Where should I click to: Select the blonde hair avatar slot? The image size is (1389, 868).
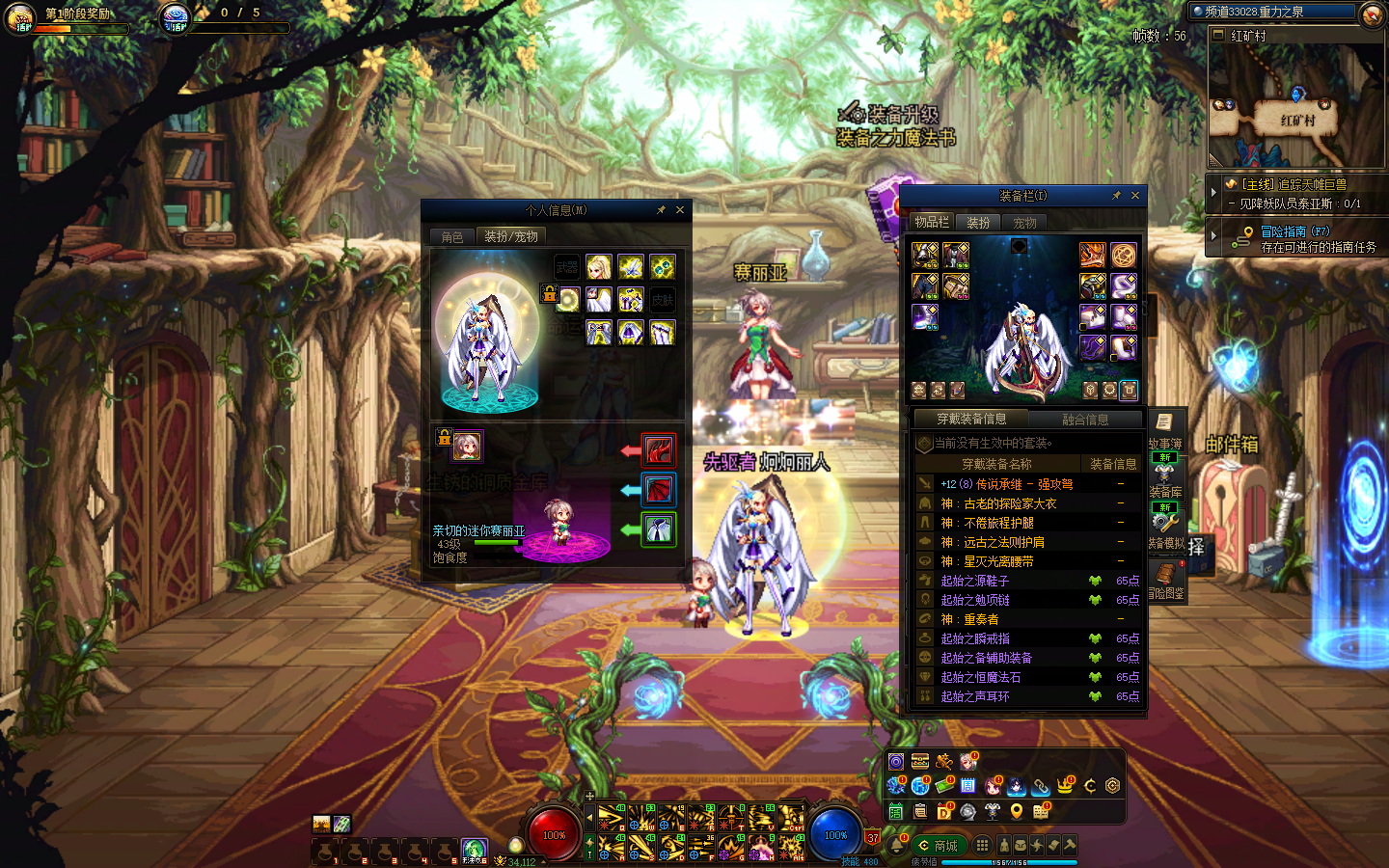pos(599,267)
